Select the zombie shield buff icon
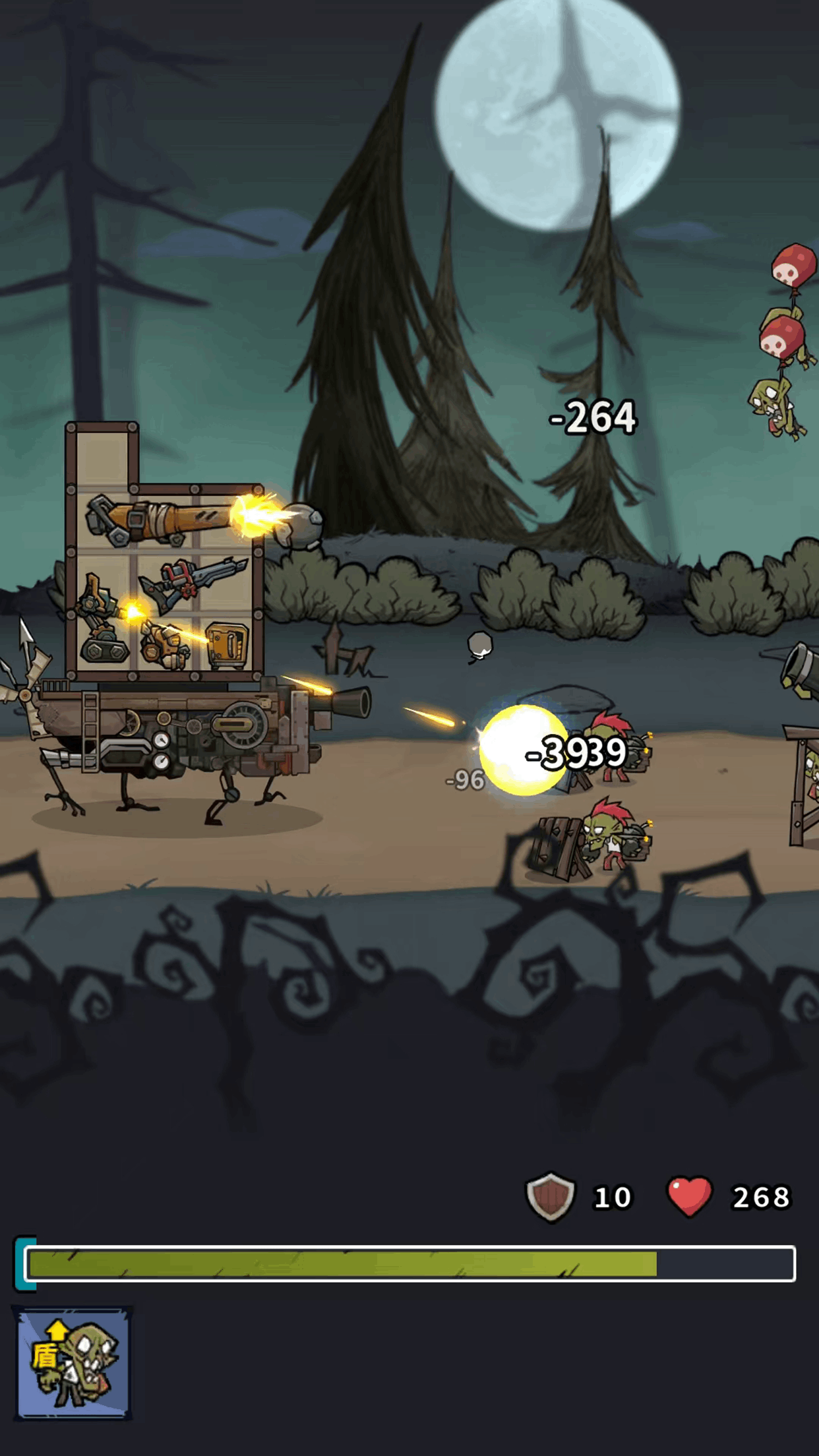Image resolution: width=819 pixels, height=1456 pixels. point(73,1362)
